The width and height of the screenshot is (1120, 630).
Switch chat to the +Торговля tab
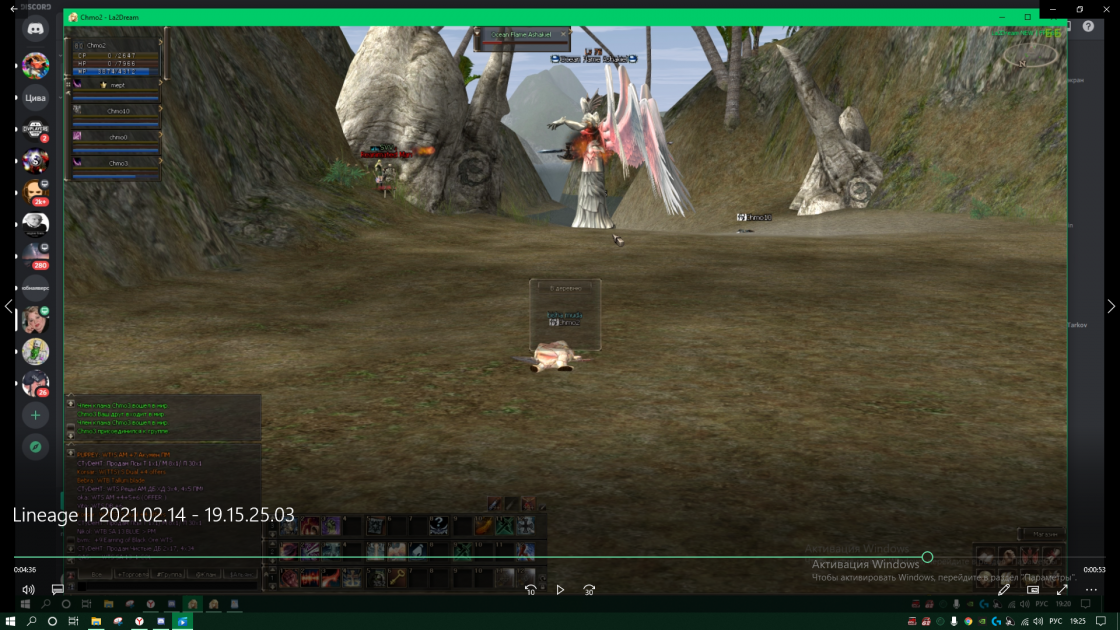point(131,575)
